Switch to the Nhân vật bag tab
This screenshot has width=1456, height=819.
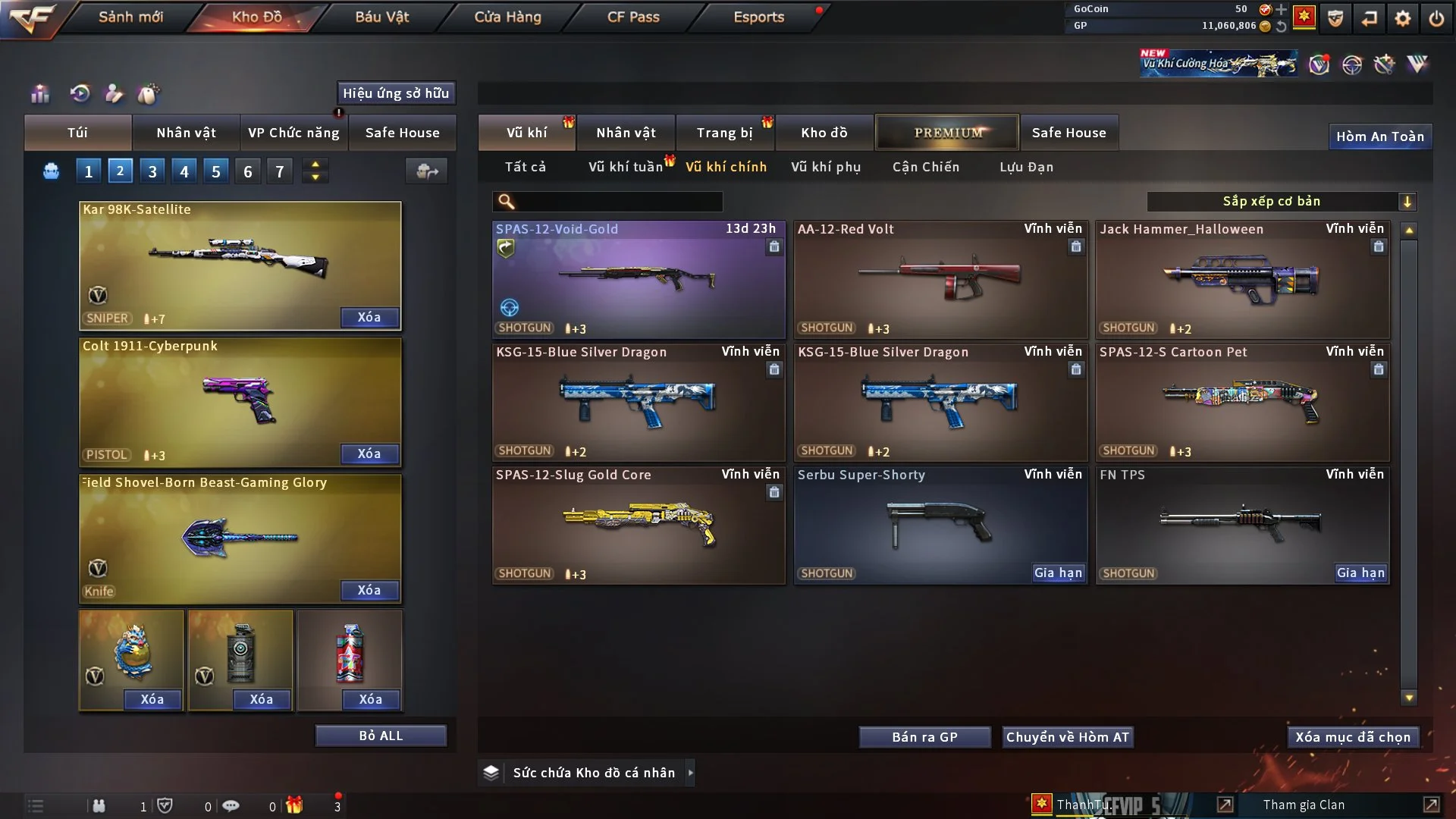[186, 133]
